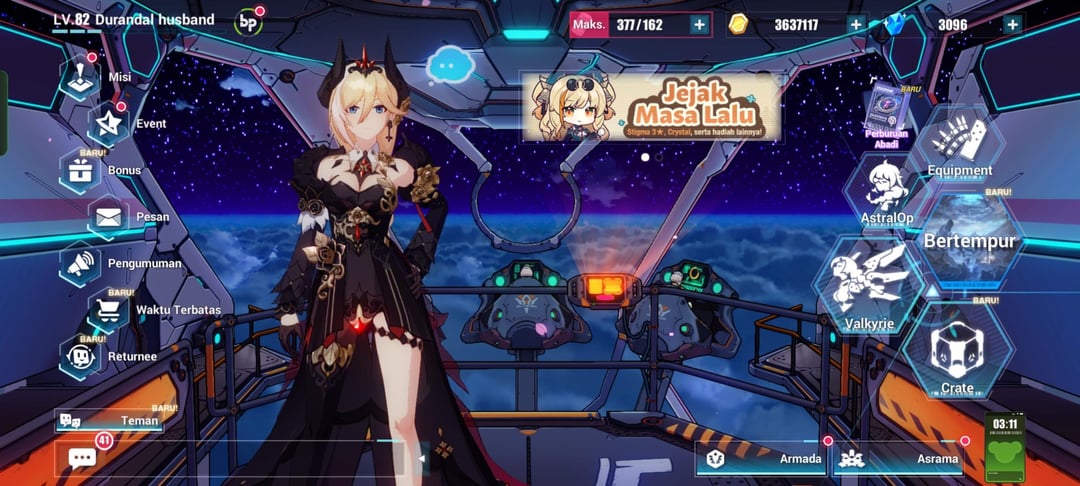The image size is (1080, 486).
Task: Add stamina with the plus button
Action: tap(698, 25)
